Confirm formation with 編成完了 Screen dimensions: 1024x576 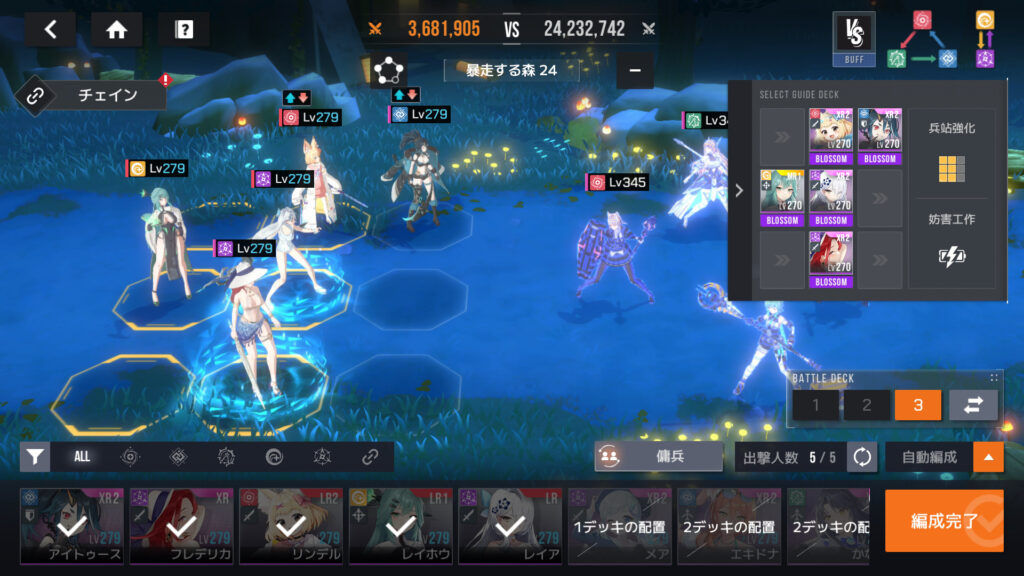tap(943, 520)
